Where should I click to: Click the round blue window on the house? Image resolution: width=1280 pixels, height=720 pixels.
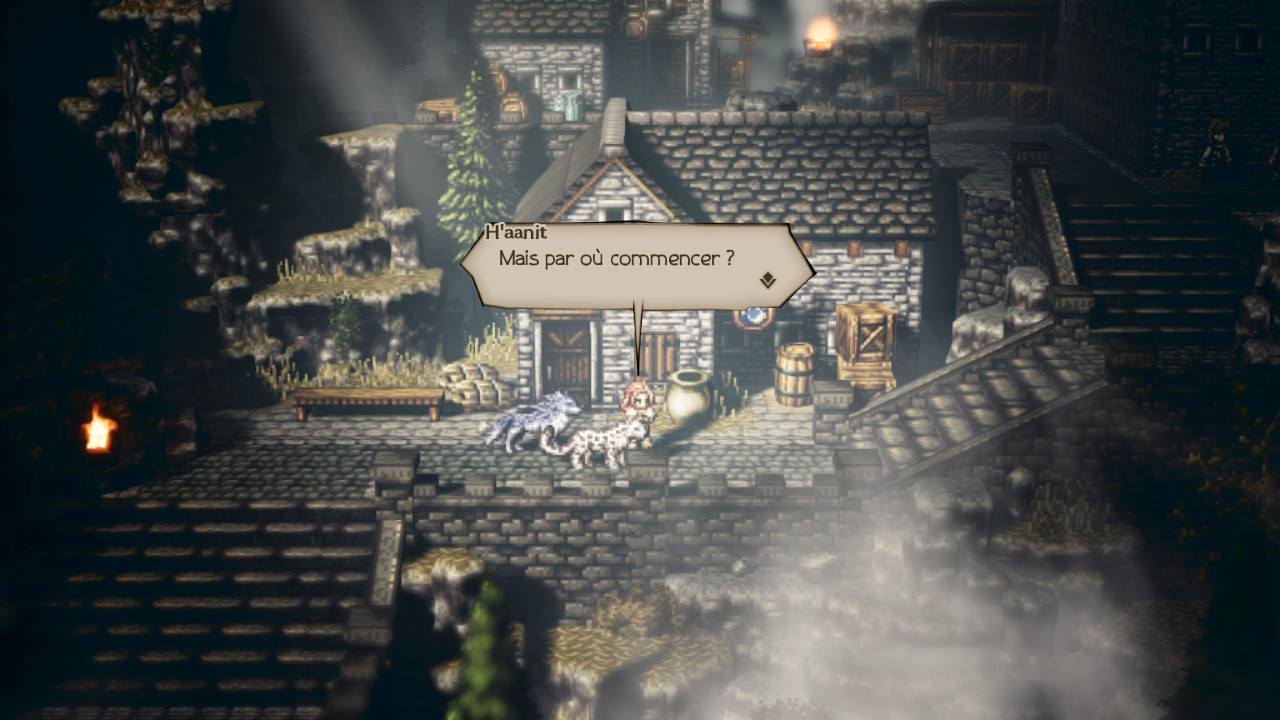[752, 315]
